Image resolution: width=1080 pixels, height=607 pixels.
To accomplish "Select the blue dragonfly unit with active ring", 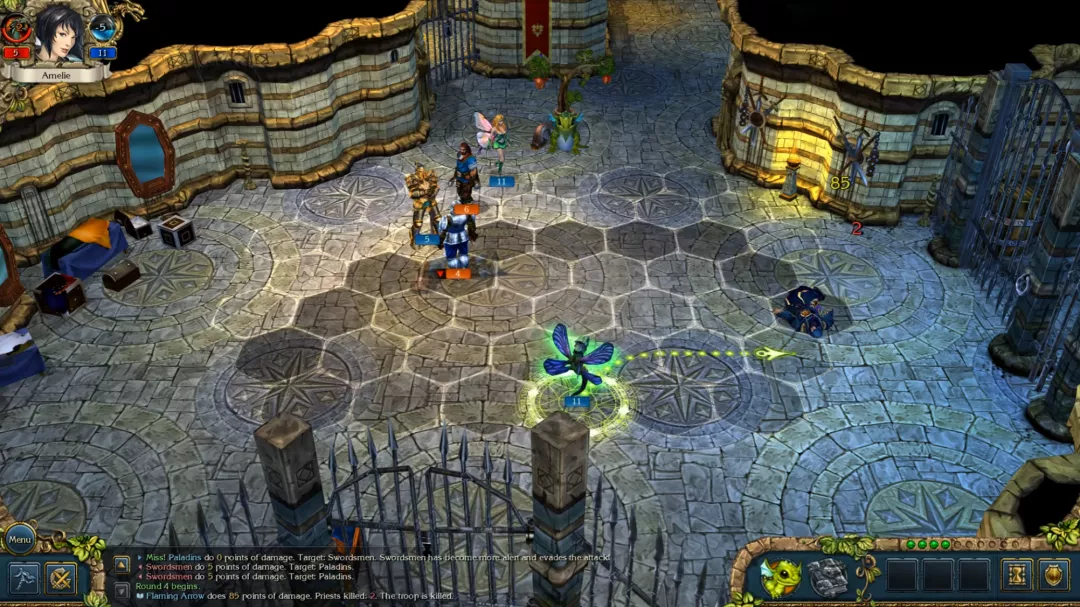I will (577, 362).
